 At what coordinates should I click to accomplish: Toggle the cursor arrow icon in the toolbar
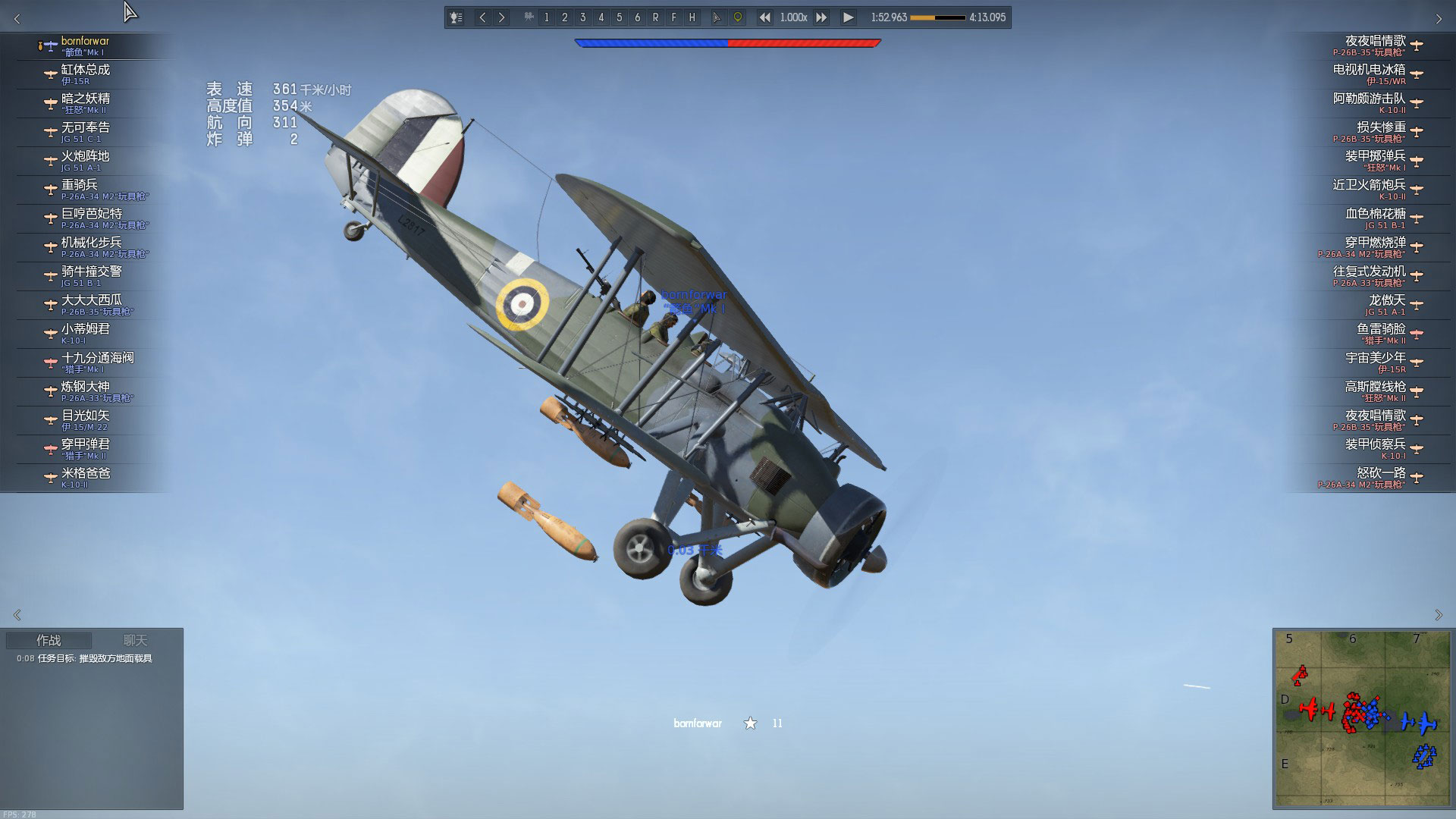(717, 17)
